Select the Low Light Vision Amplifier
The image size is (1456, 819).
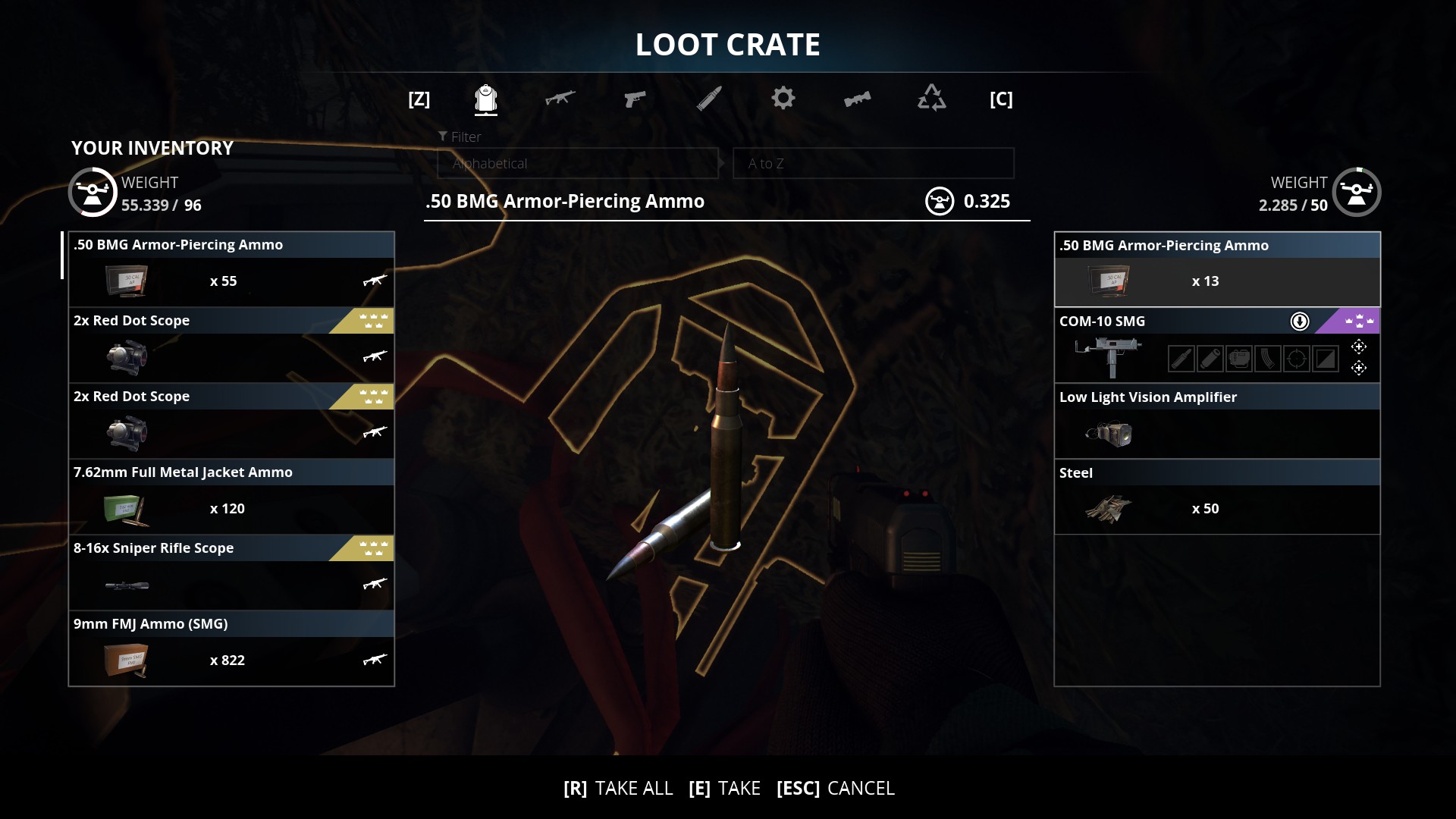pos(1216,422)
